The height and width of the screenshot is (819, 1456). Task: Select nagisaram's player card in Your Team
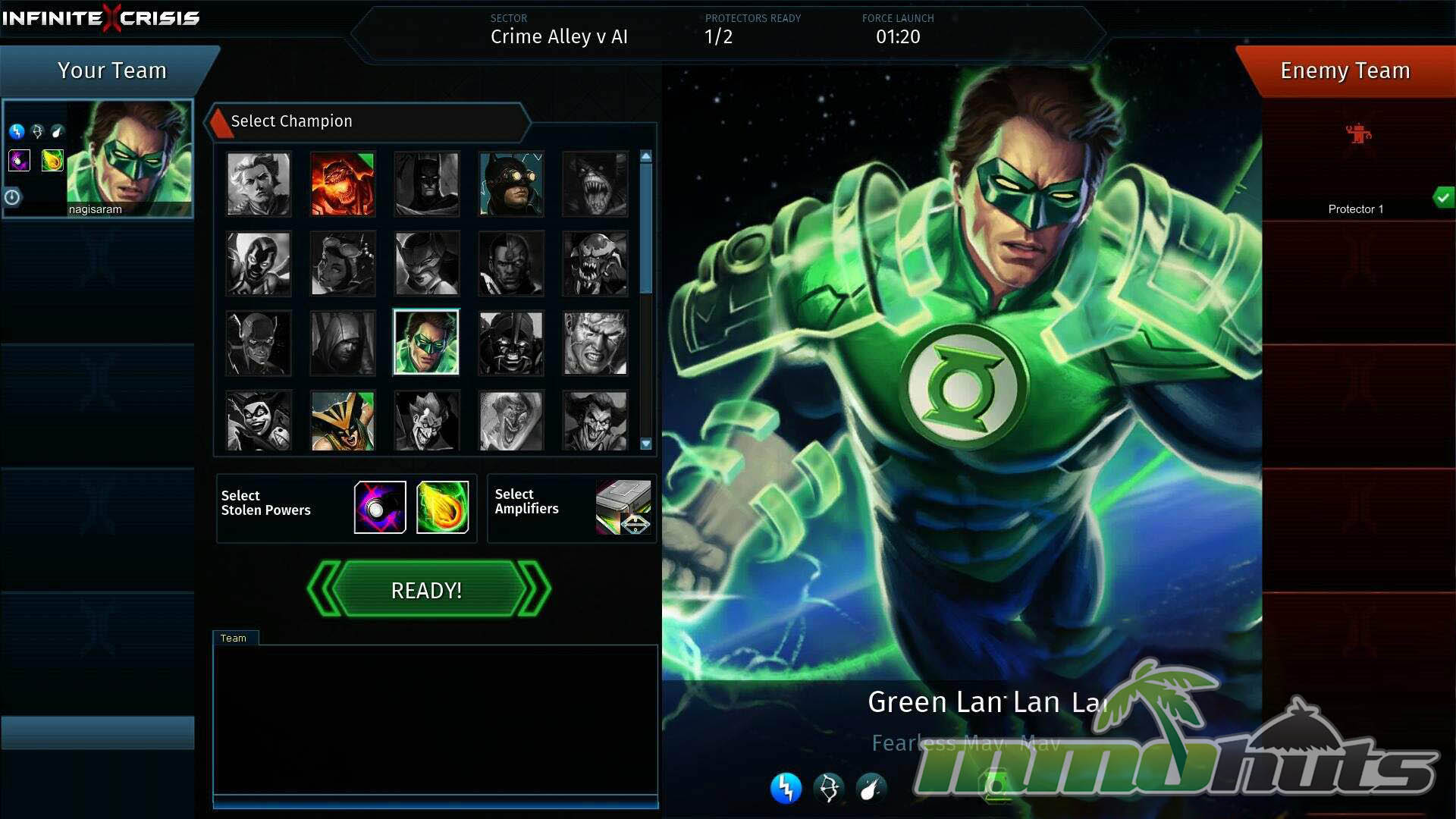coord(98,158)
